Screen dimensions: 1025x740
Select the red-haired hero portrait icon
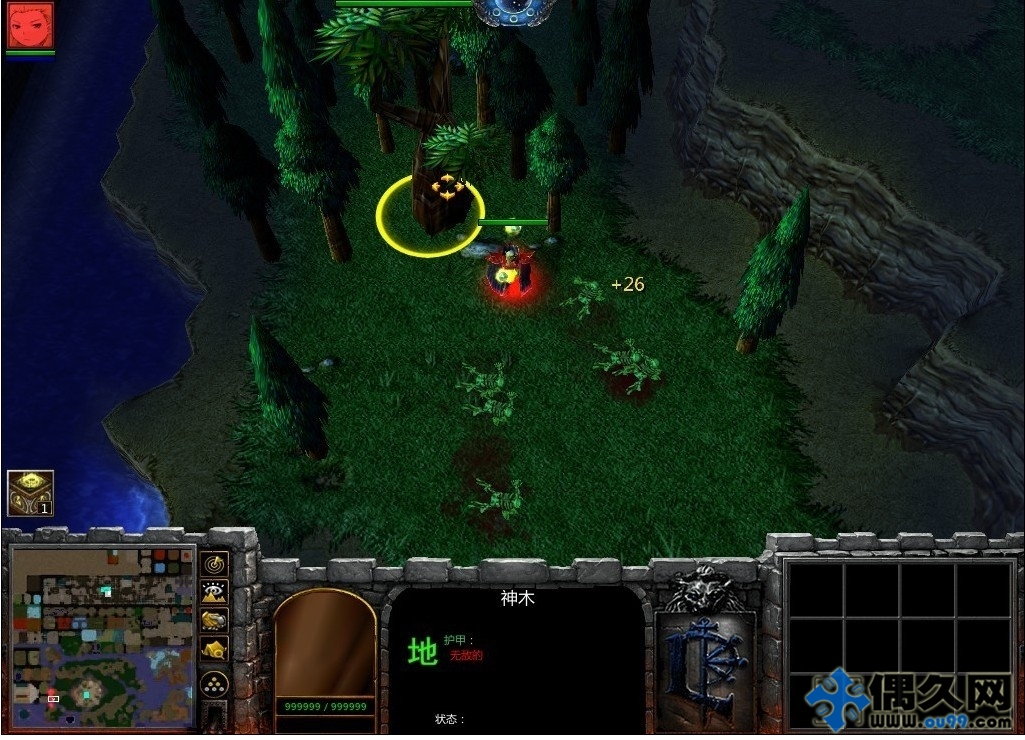[30, 25]
